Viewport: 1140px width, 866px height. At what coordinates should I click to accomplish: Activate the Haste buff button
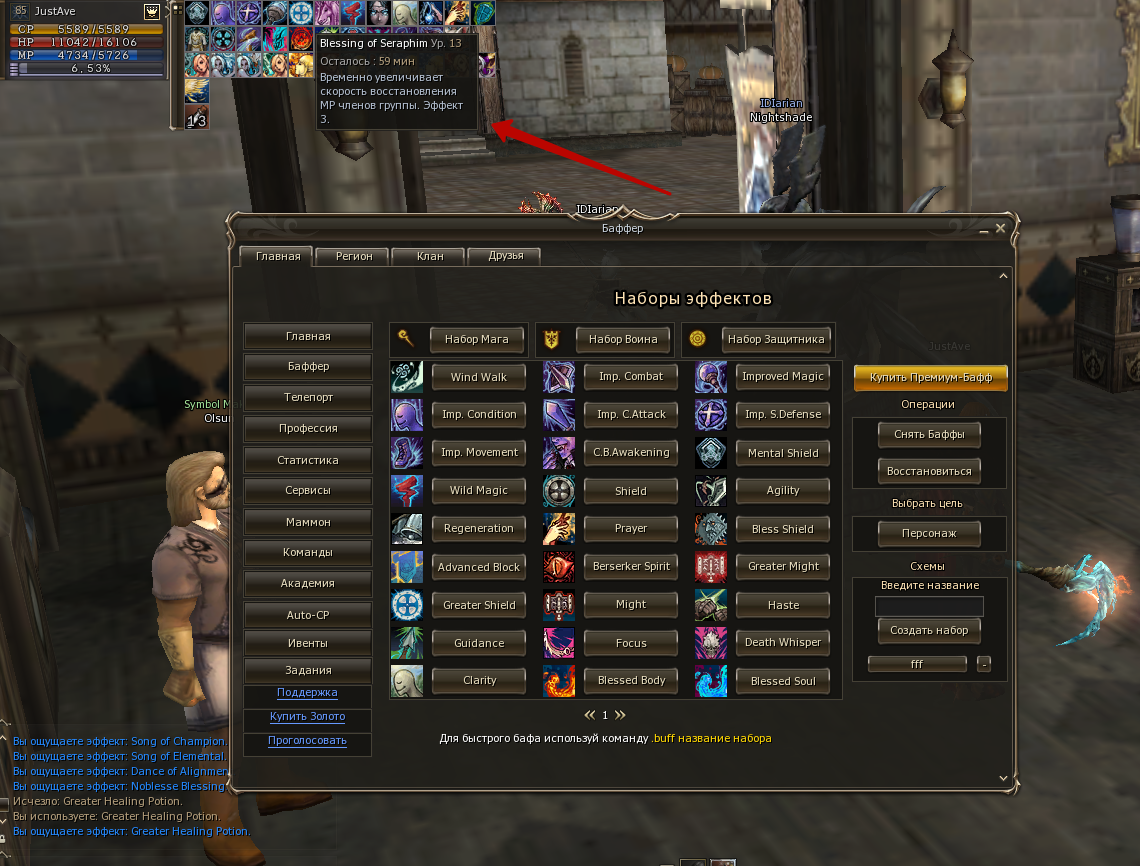click(x=783, y=605)
